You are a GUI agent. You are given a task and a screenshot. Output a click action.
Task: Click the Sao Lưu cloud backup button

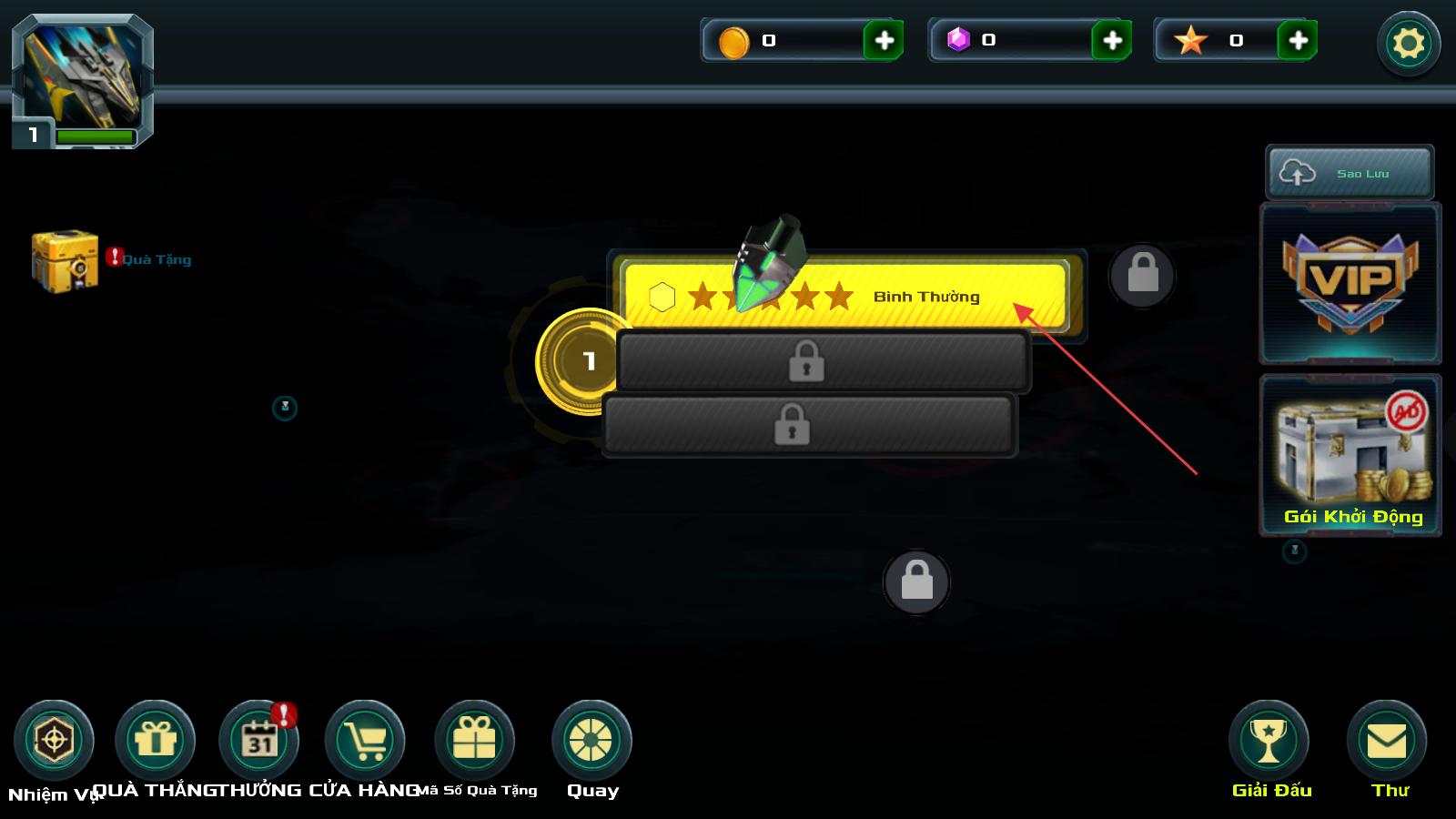pyautogui.click(x=1350, y=173)
